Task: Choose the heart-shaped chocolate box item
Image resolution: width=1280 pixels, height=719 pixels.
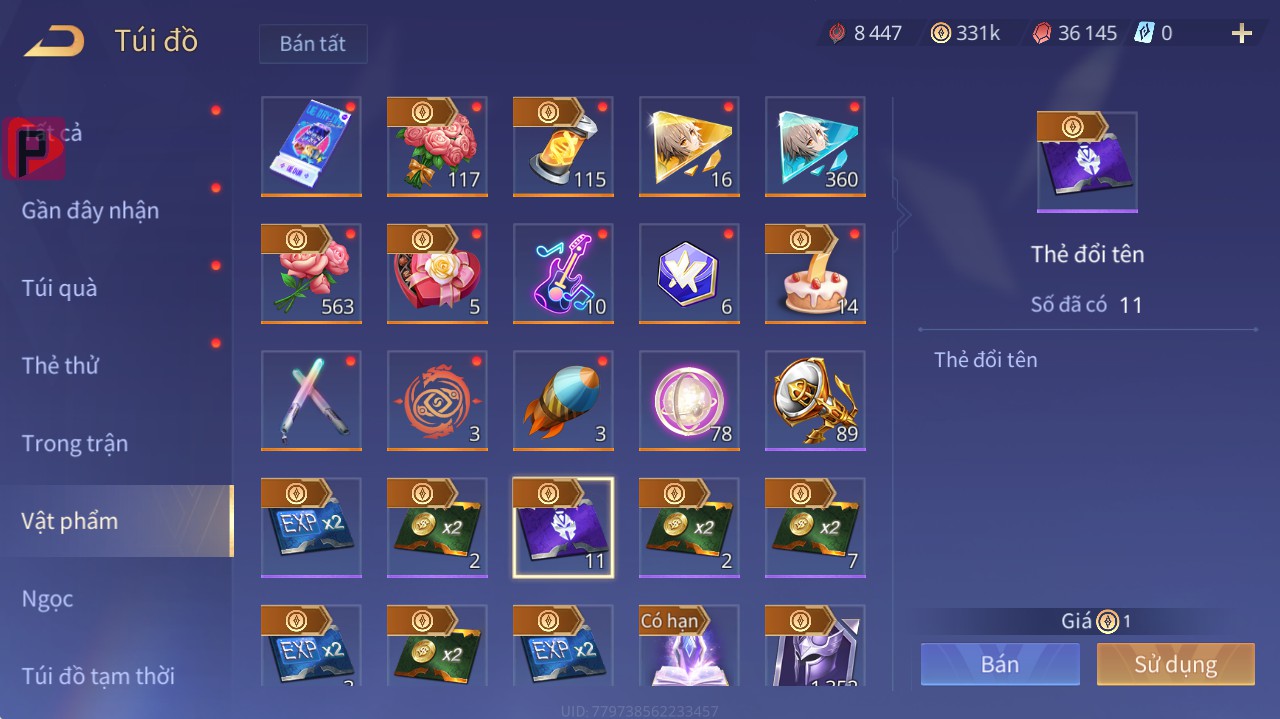Action: click(437, 273)
